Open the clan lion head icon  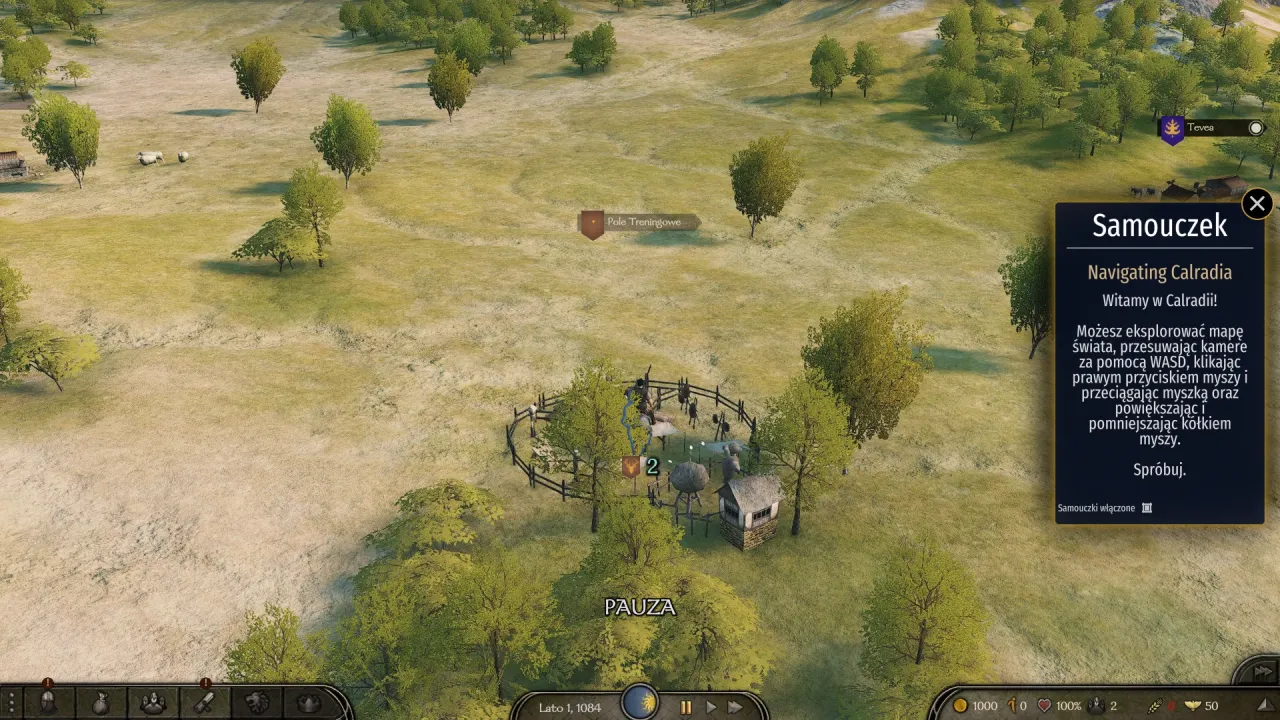click(x=257, y=703)
